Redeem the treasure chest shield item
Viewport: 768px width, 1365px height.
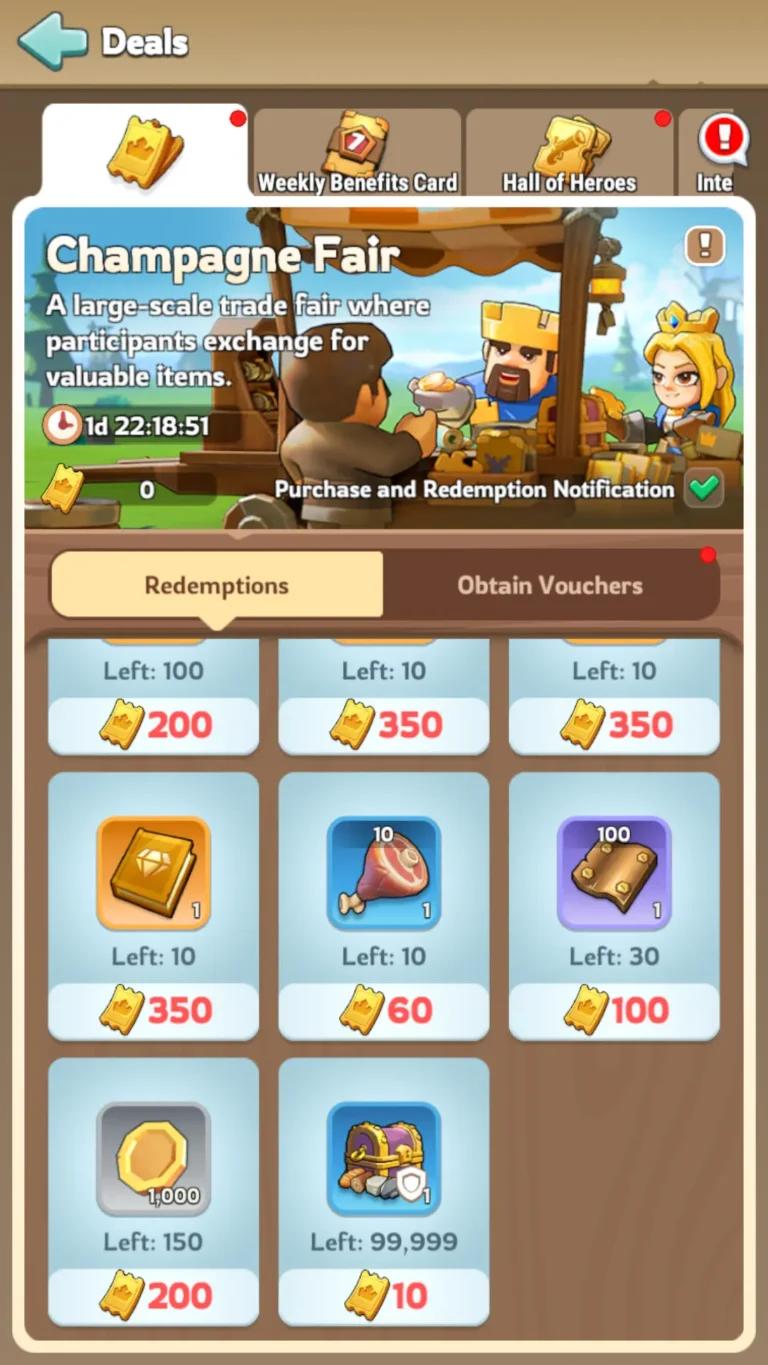point(384,1159)
